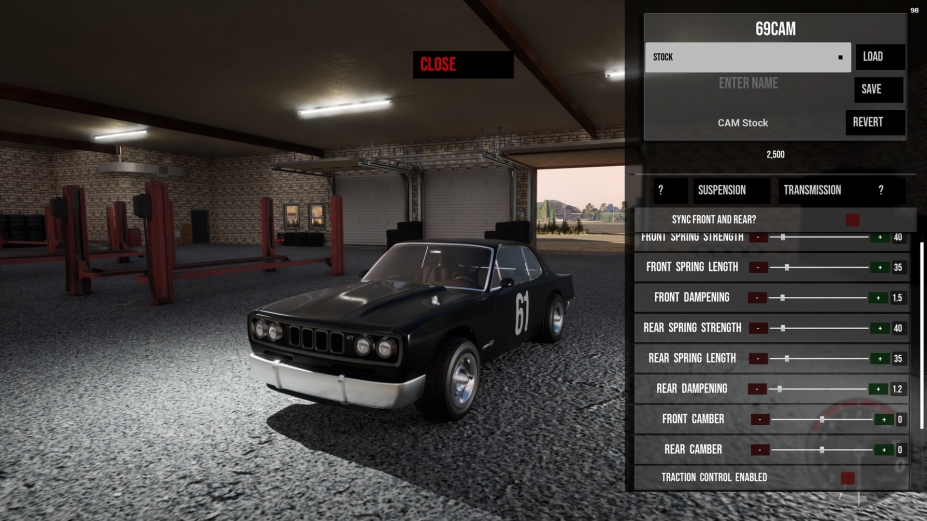Click the Rear Dampening slider track
This screenshot has height=521, width=927.
click(x=818, y=388)
